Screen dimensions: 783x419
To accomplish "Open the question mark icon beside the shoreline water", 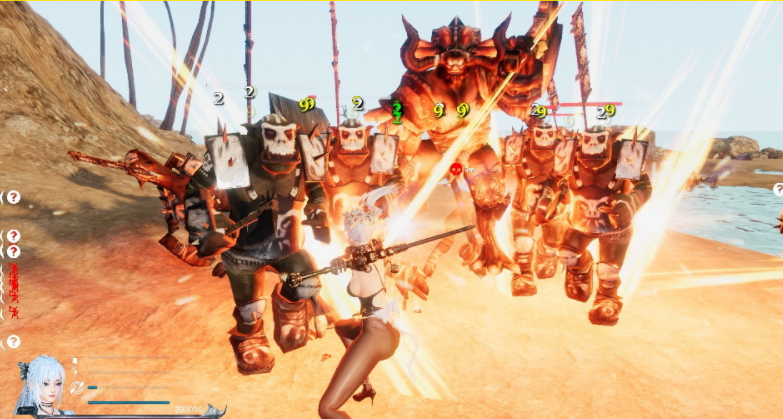I will coord(778,188).
